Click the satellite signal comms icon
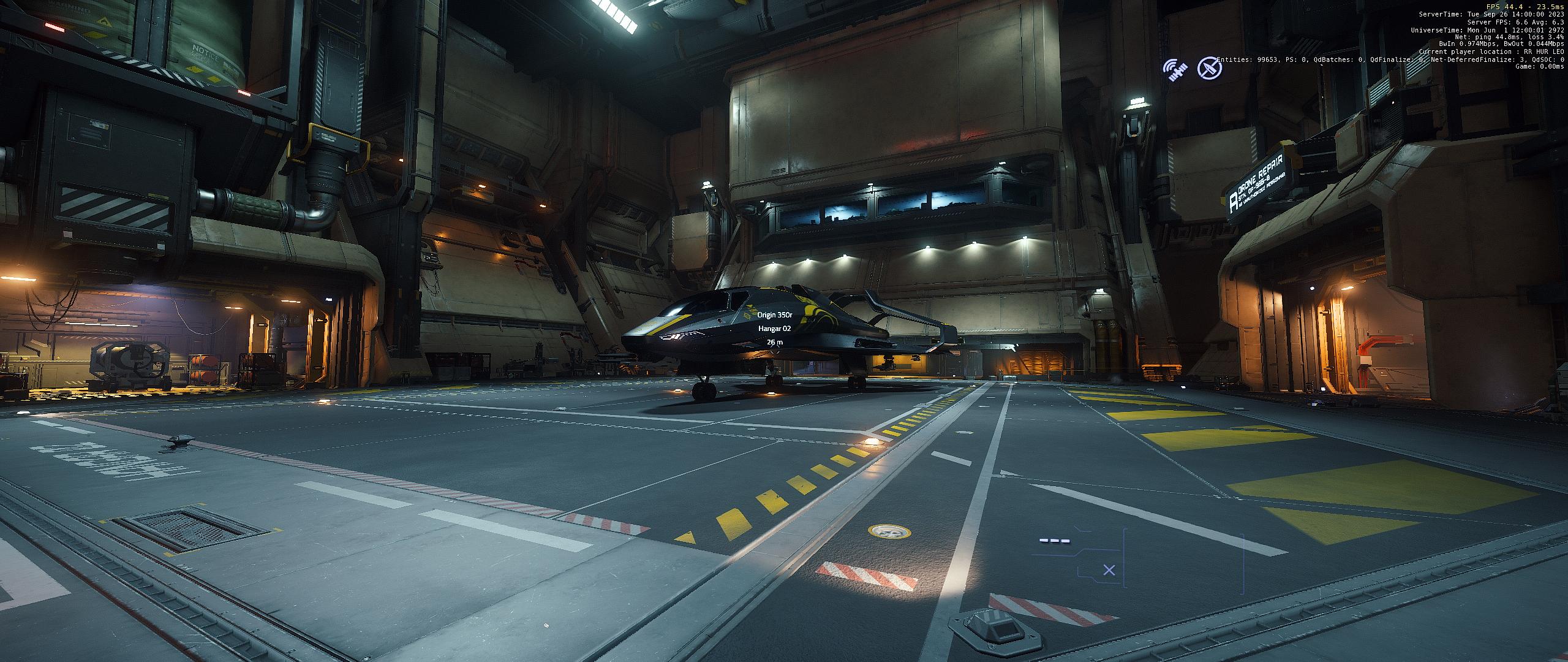This screenshot has width=1568, height=662. pos(1175,69)
